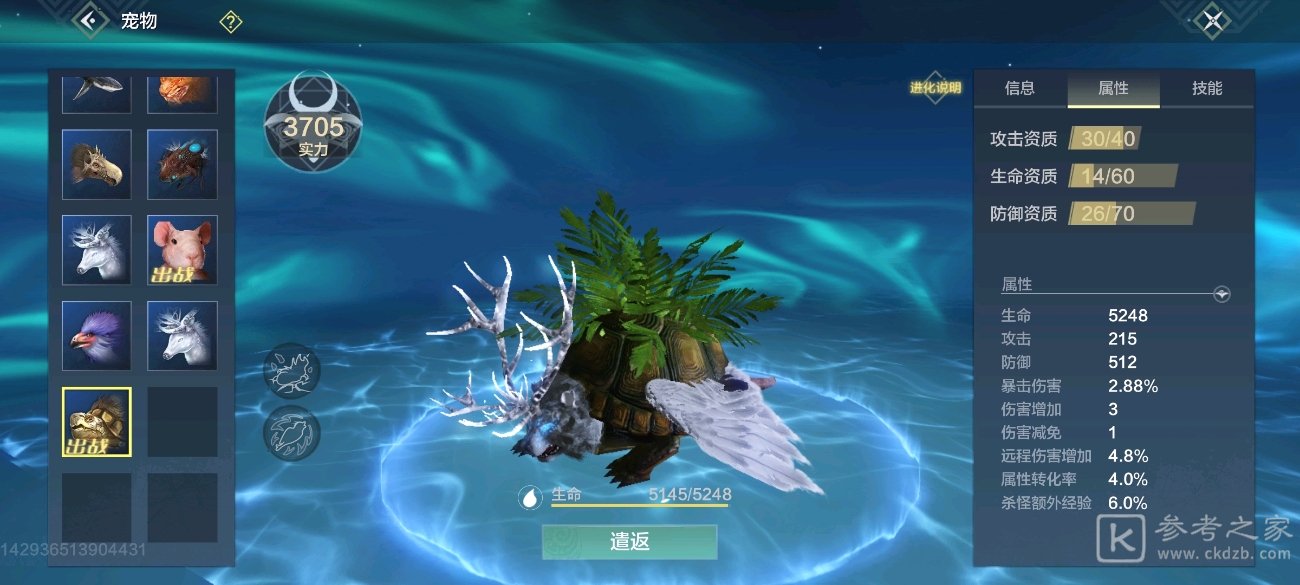
Task: Choose the purple eagle pet
Action: coord(97,336)
